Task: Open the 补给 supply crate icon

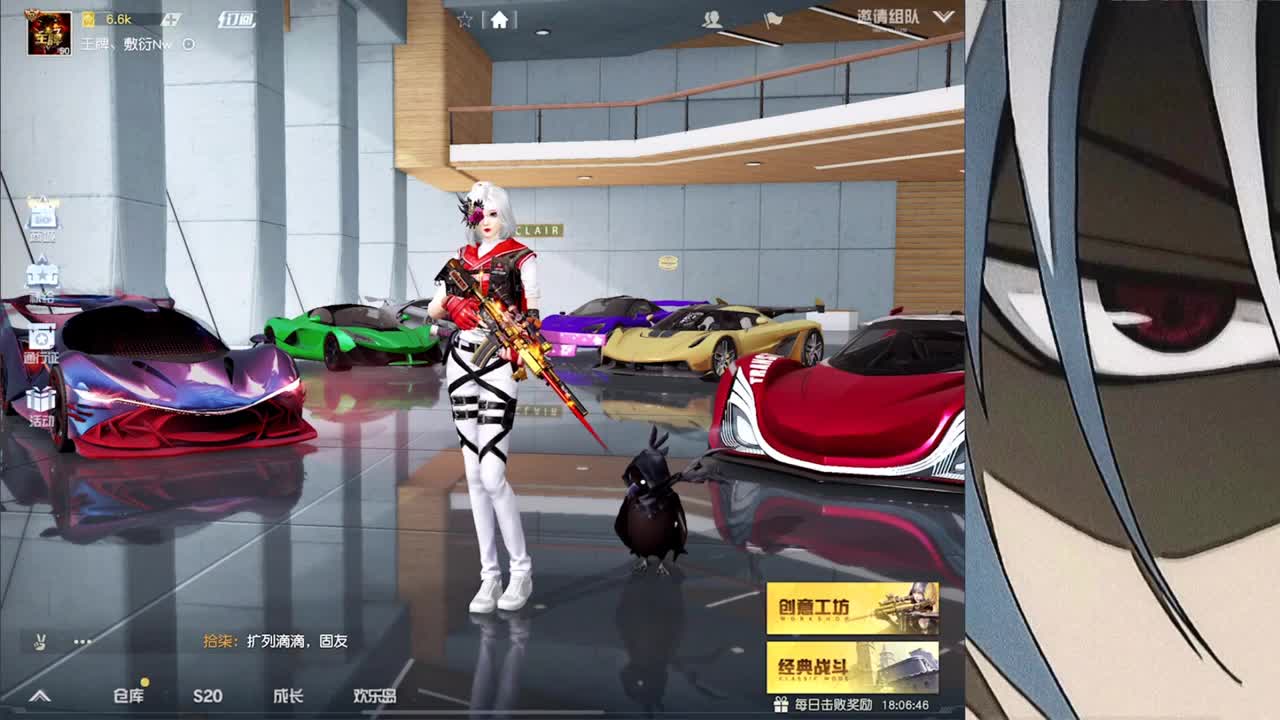Action: pos(42,272)
